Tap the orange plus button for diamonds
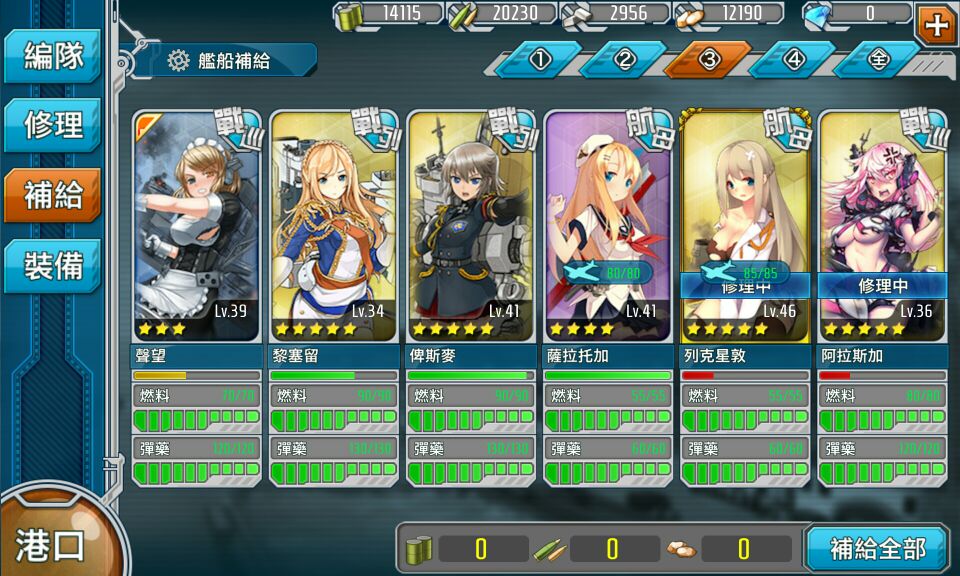This screenshot has height=576, width=960. (937, 24)
